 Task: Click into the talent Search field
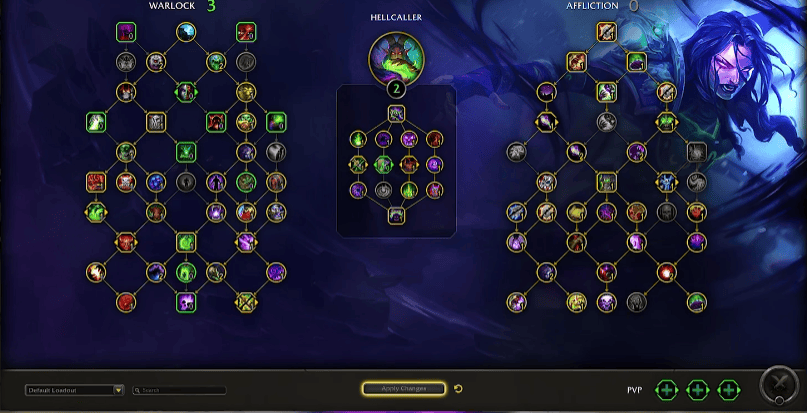(x=182, y=390)
